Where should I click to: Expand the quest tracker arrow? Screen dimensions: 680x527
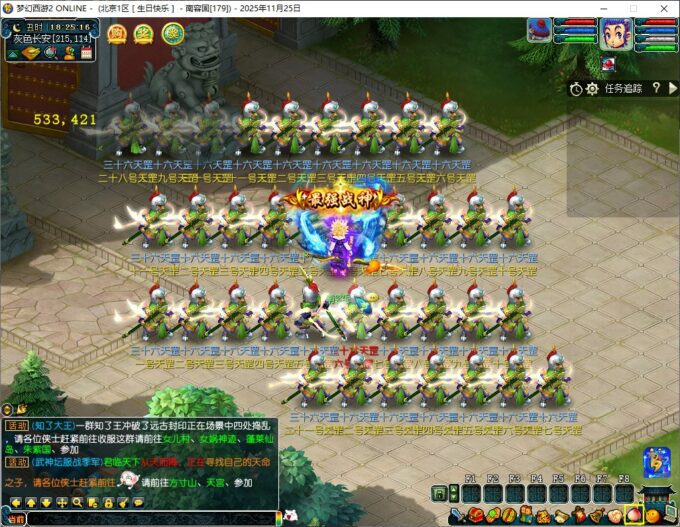click(672, 89)
